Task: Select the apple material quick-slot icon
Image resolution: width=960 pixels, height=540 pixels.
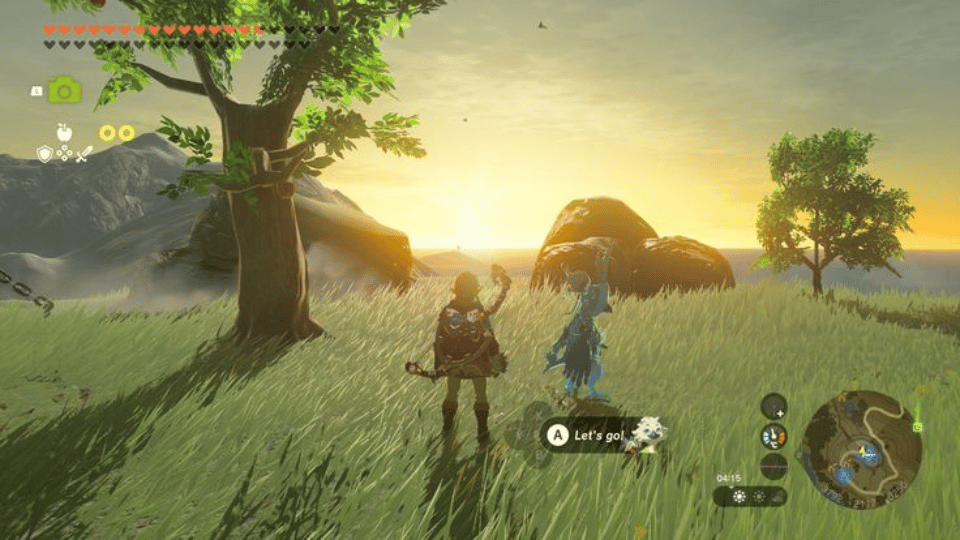Action: (x=65, y=131)
